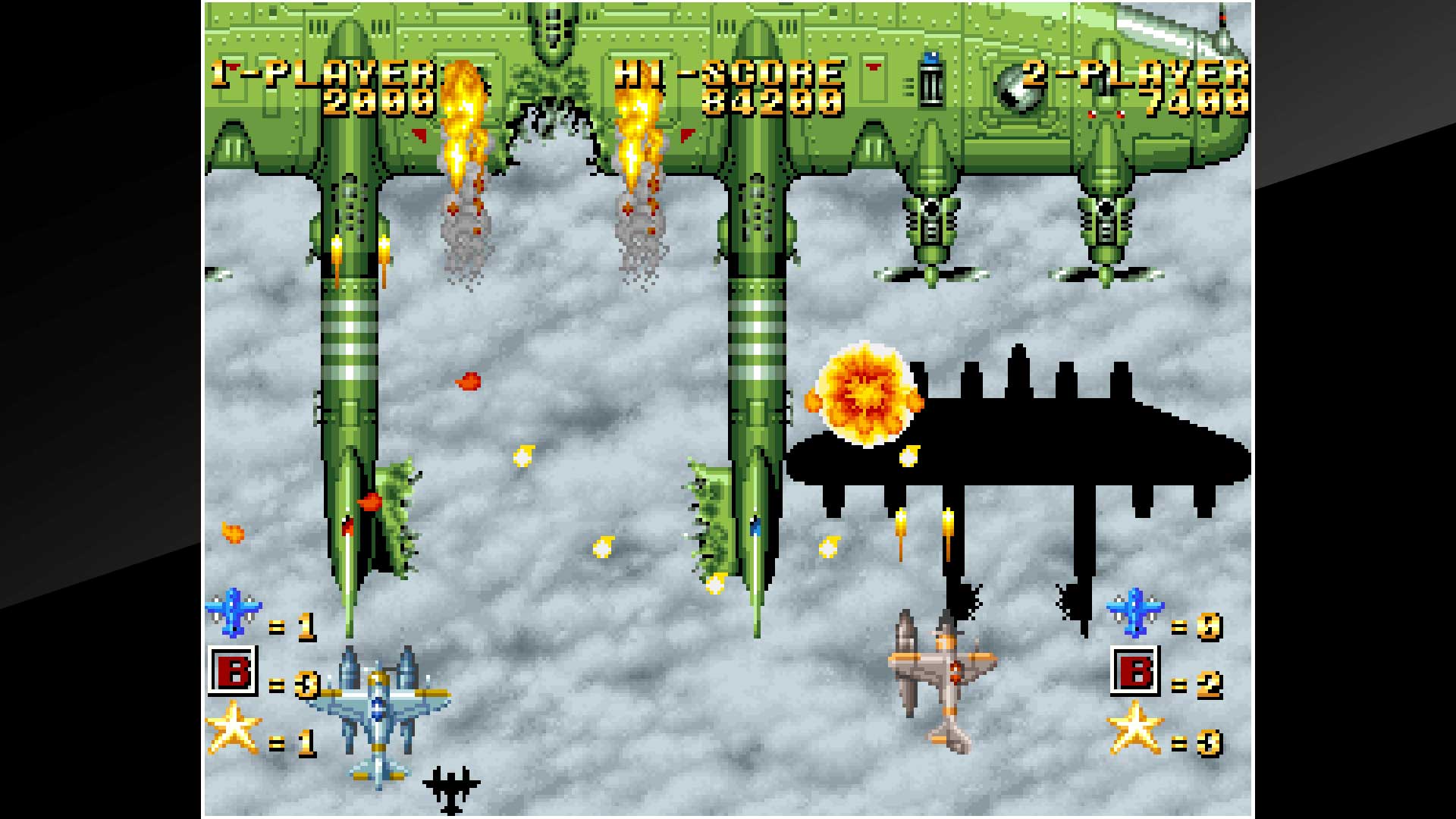
Task: Click the blue canister item on the bomber
Action: [x=928, y=80]
